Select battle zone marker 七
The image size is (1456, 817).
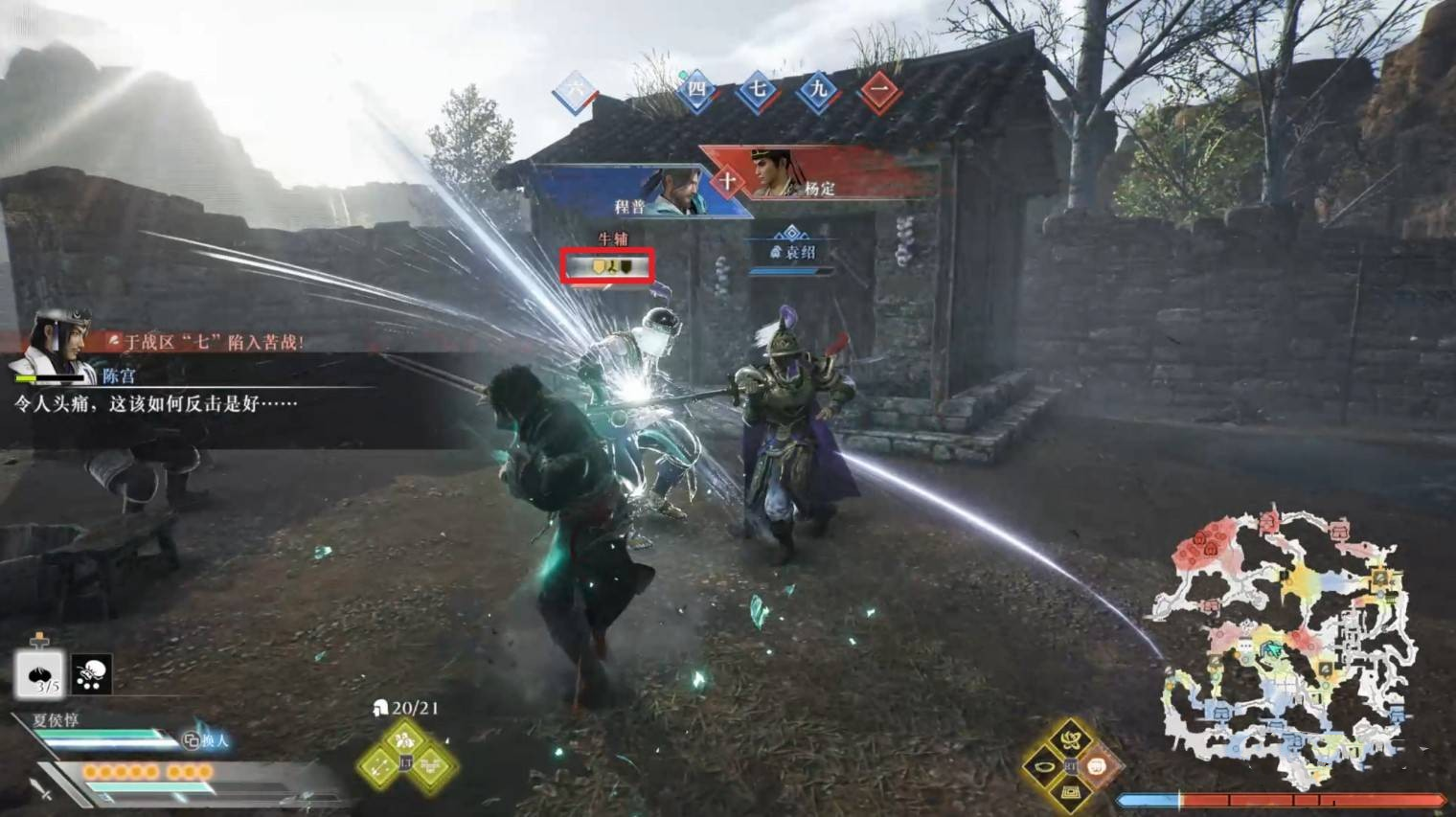[x=757, y=91]
